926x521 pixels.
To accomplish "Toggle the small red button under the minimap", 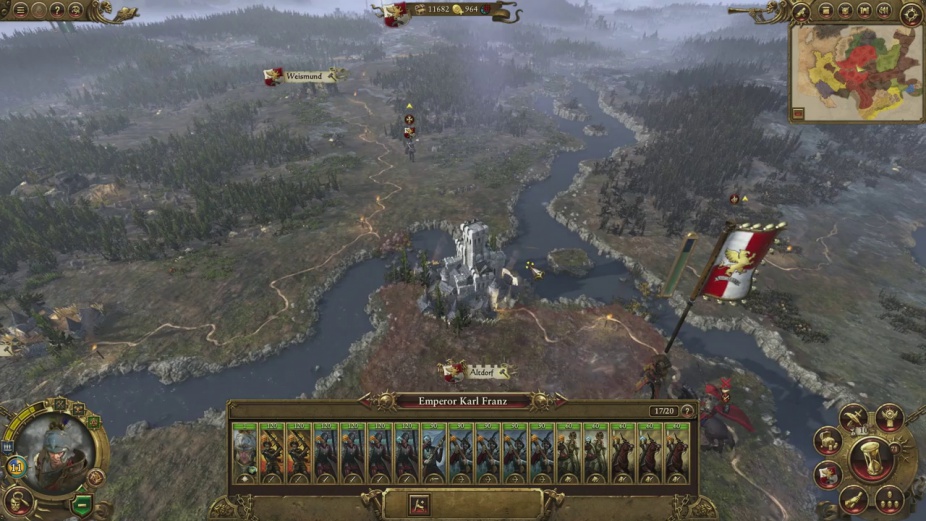I will tap(797, 113).
